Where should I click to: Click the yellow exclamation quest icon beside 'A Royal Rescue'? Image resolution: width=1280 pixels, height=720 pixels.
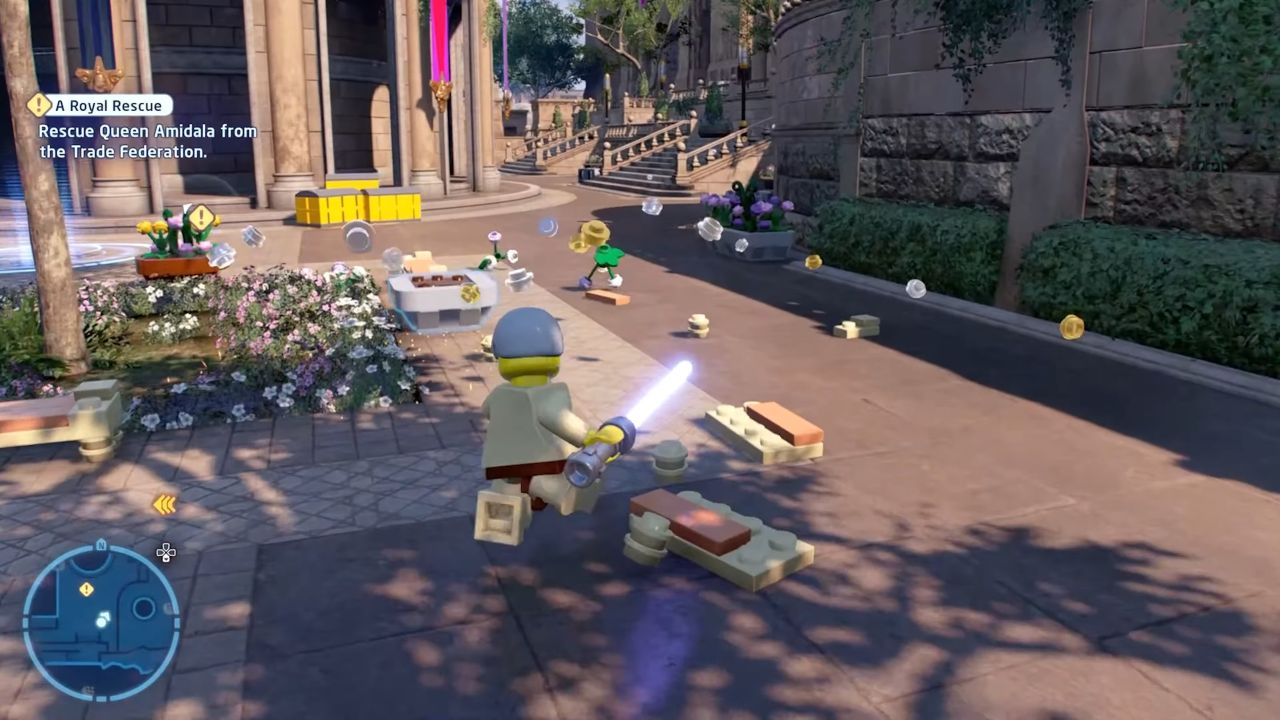pos(40,104)
